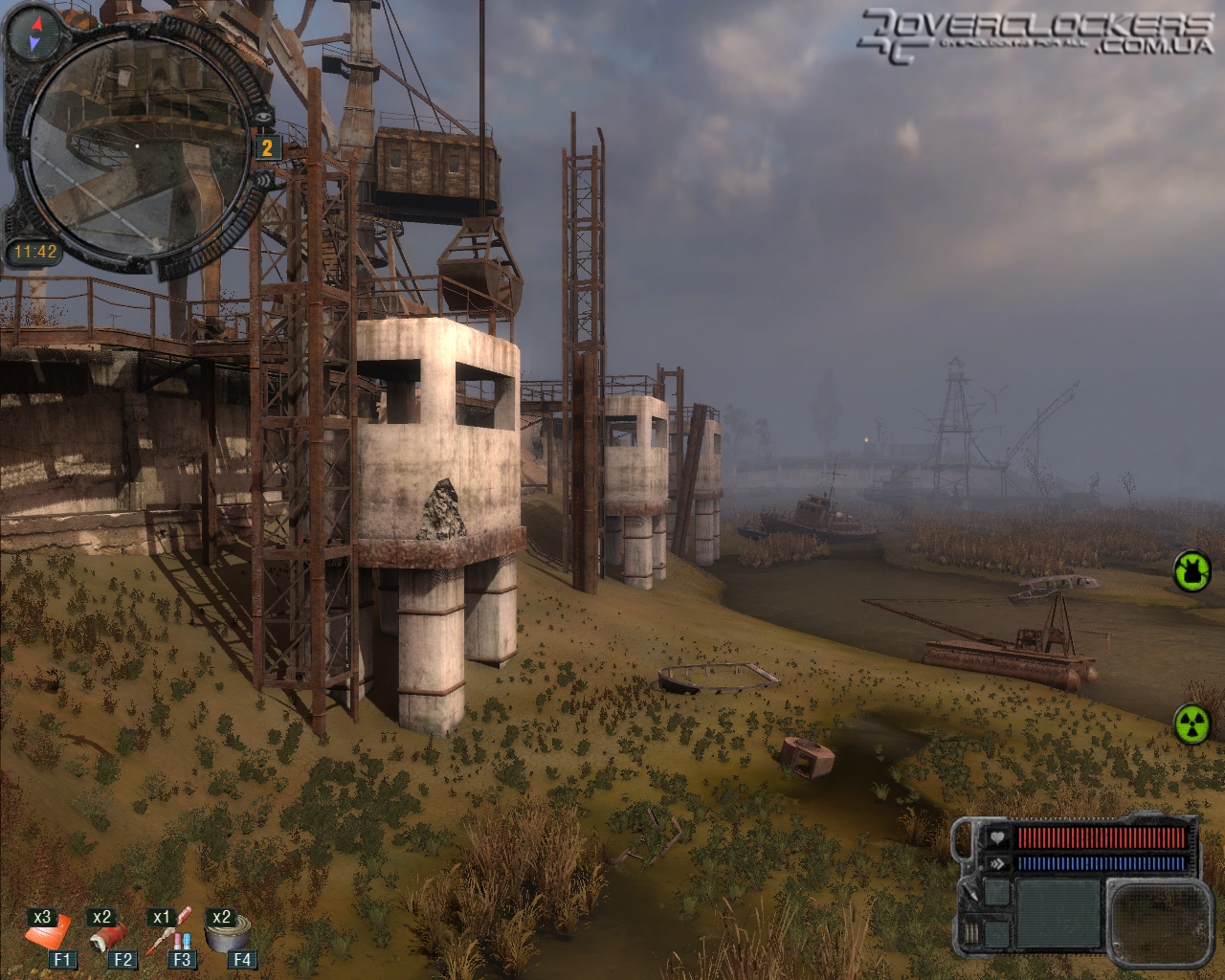Click the sound wave noise indicator on minimap
The image size is (1225, 980).
264,179
